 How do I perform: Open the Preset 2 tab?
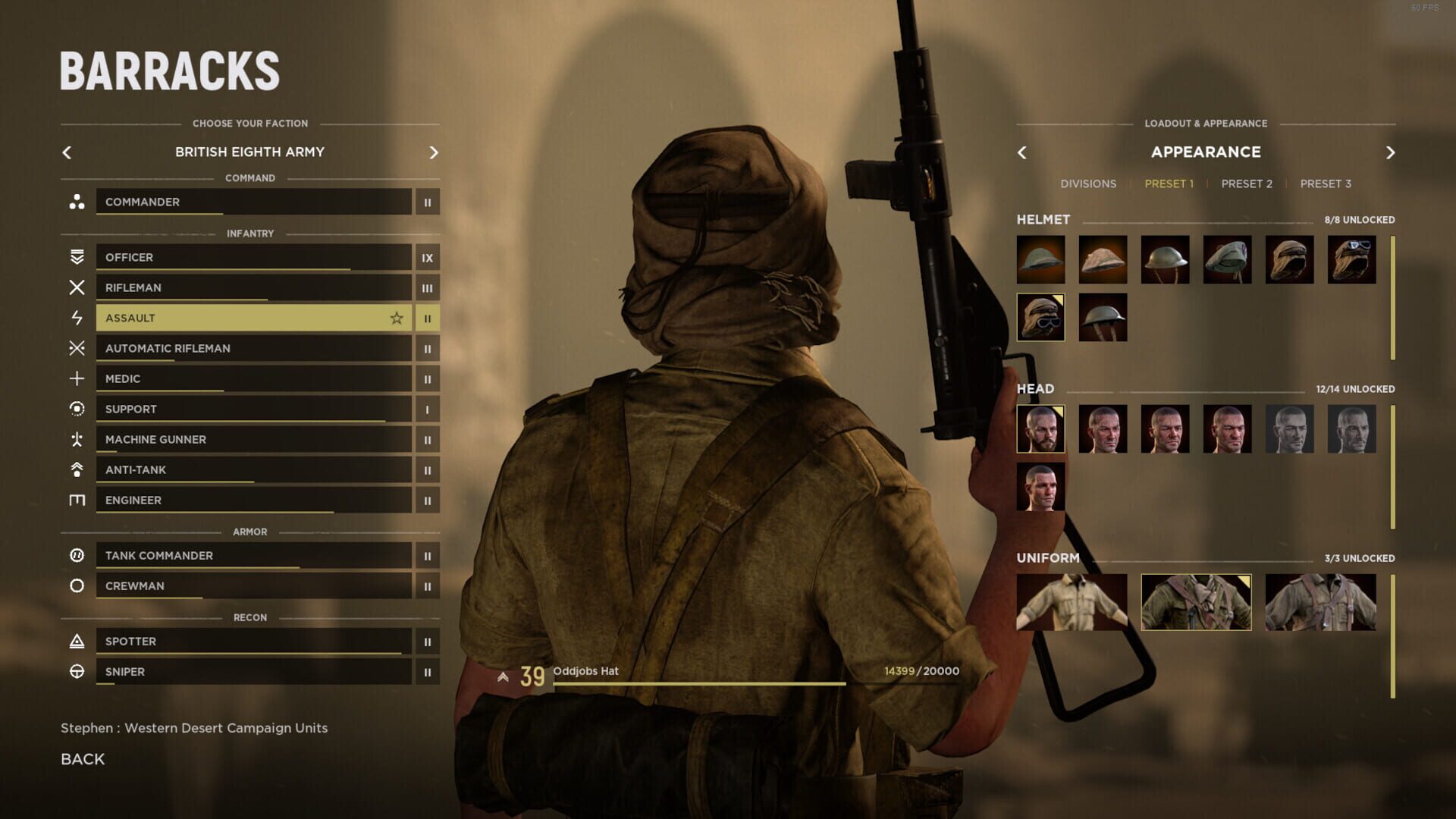coord(1246,184)
